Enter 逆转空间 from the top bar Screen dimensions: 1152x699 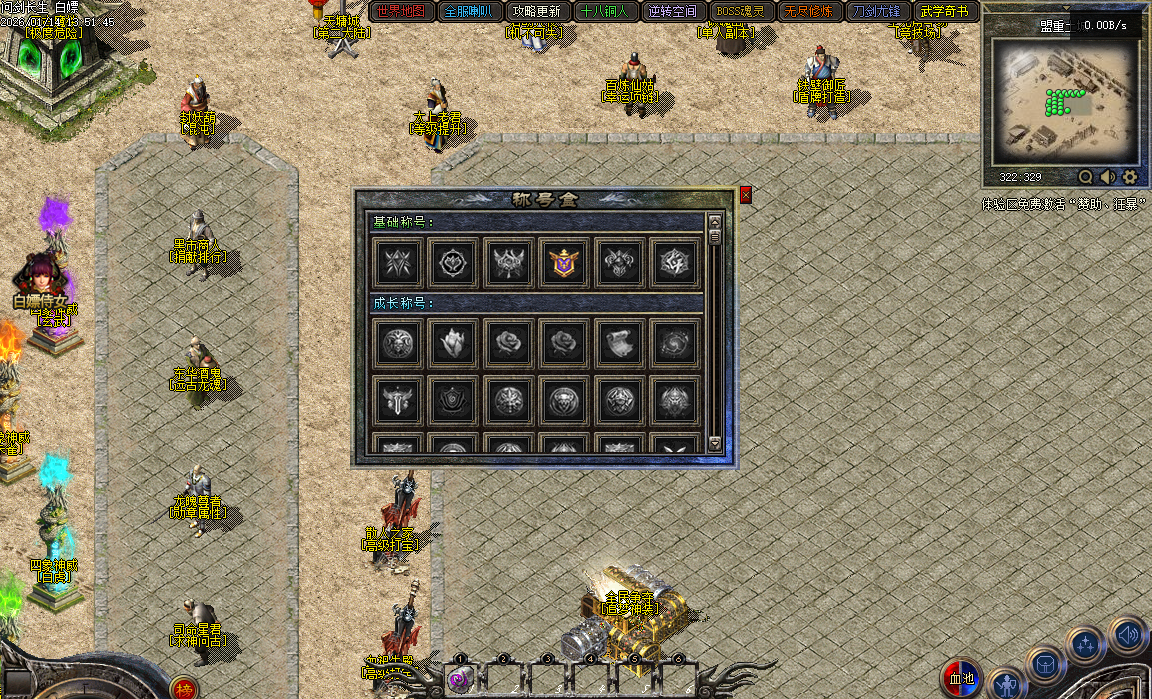pyautogui.click(x=672, y=12)
